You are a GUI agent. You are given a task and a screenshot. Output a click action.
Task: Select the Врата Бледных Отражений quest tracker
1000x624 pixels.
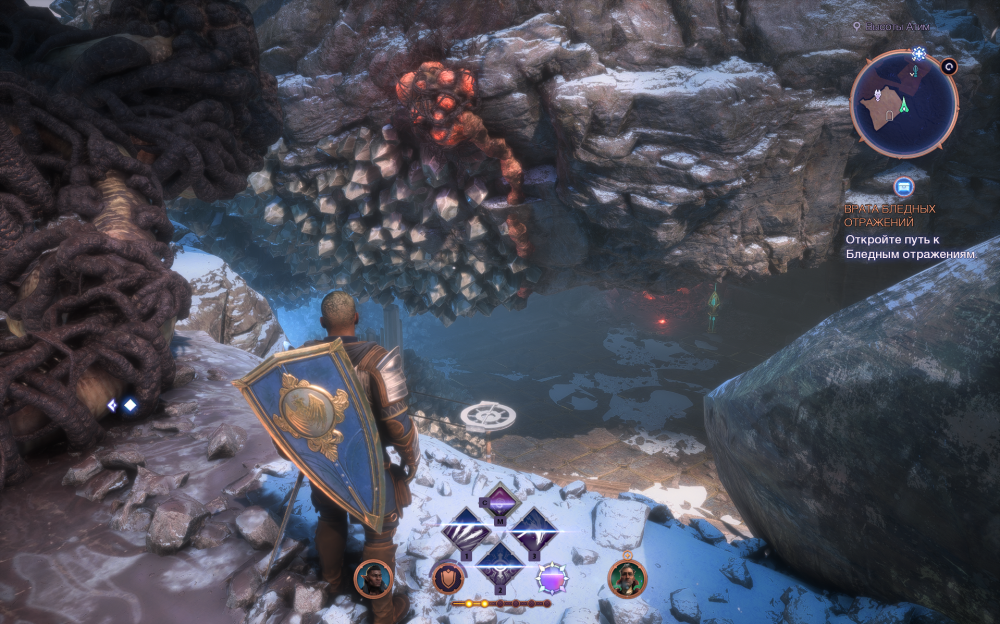pos(890,215)
